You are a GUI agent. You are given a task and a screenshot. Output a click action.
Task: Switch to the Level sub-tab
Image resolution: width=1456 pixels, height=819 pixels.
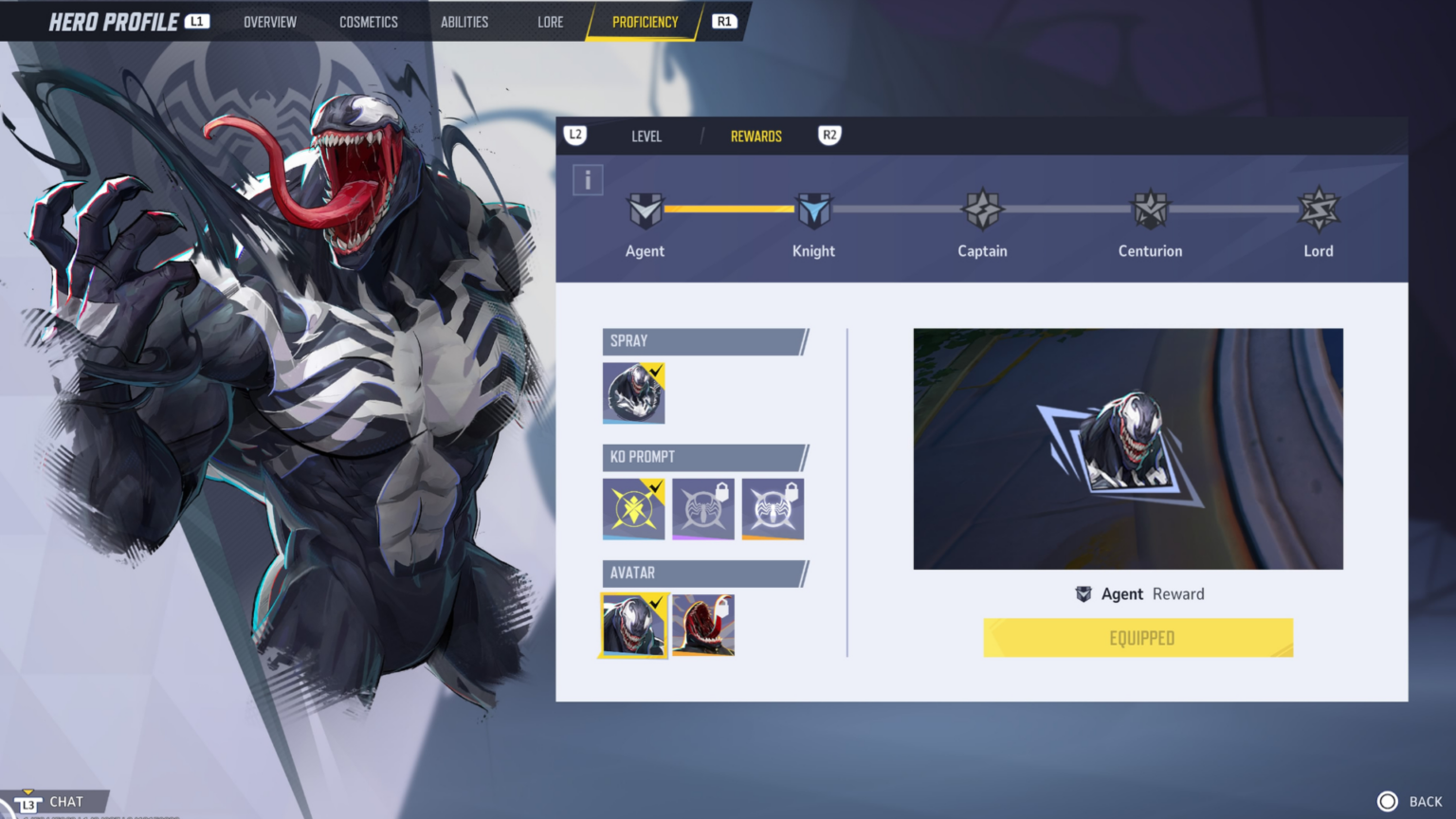(646, 136)
